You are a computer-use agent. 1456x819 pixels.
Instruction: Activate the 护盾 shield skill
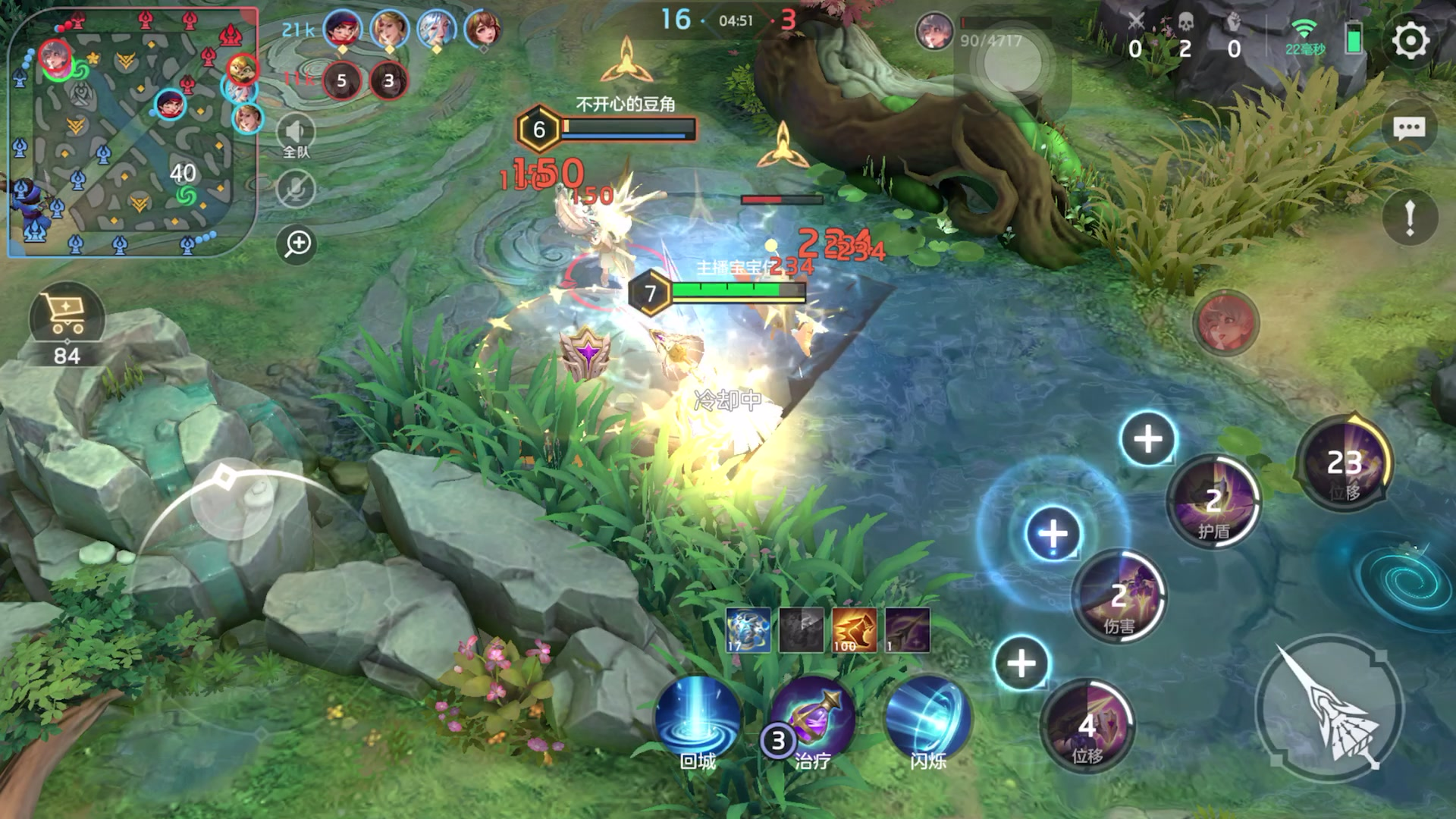[x=1213, y=502]
